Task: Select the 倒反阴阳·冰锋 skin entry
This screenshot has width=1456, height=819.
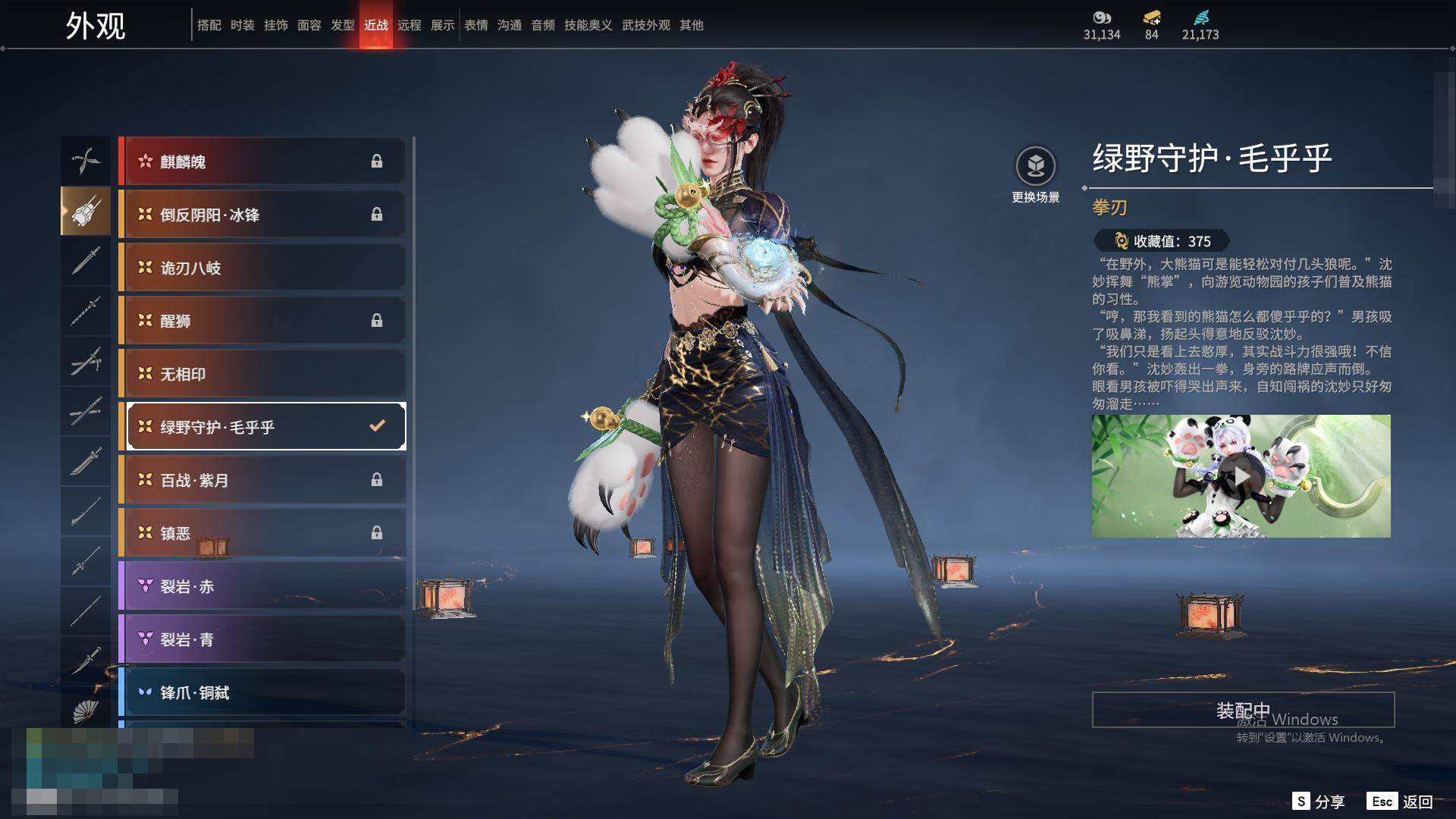Action: 262,215
